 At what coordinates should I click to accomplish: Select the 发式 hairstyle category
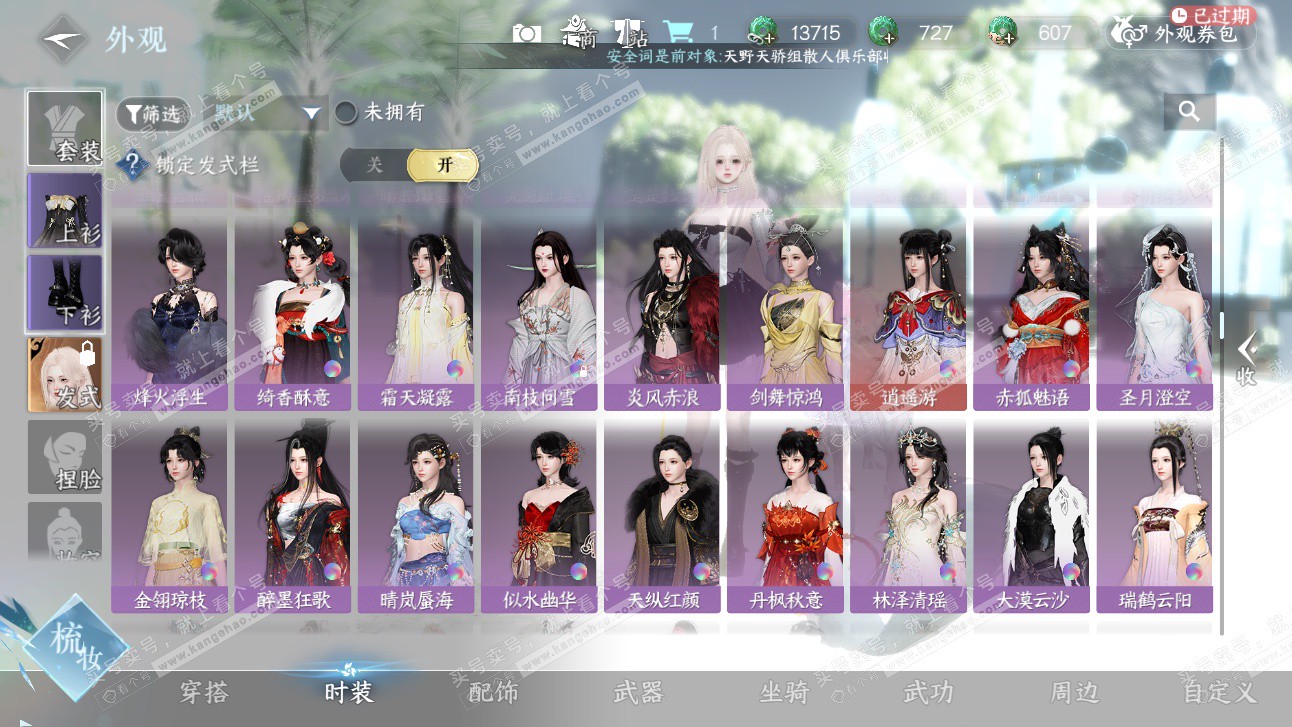pos(65,375)
